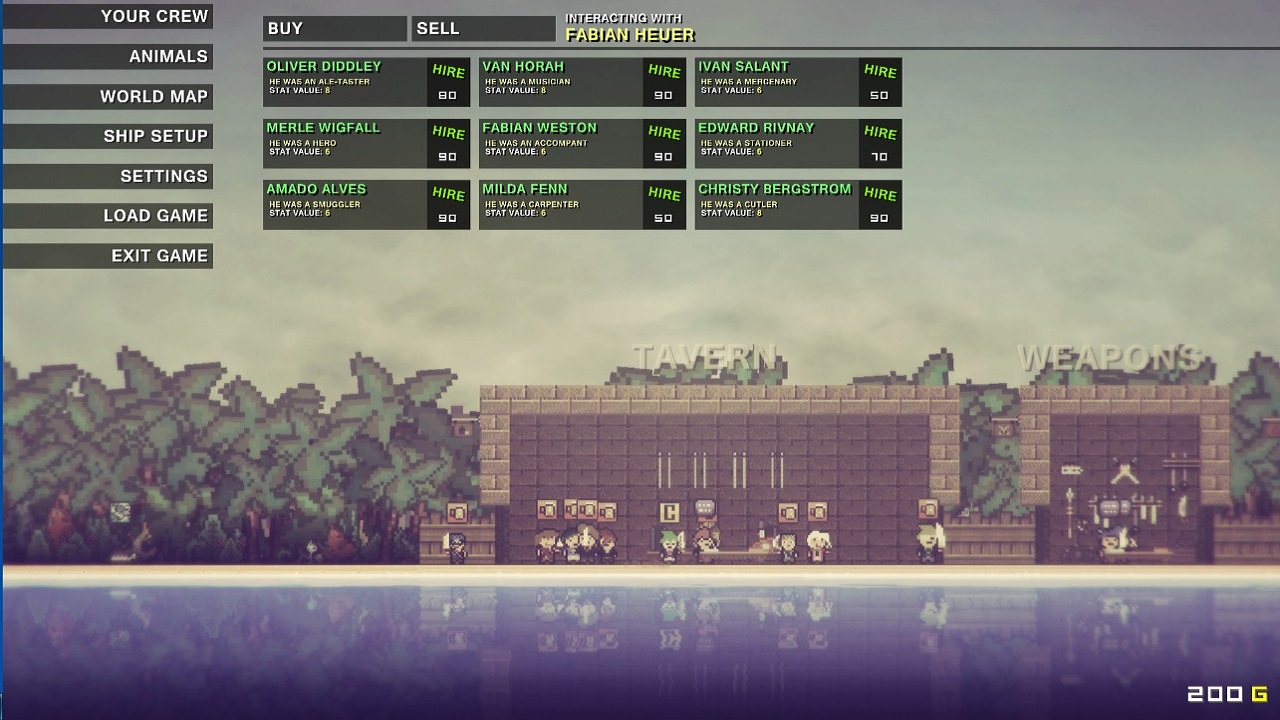The height and width of the screenshot is (720, 1280).
Task: Hire Fabian Weston for 90 gold
Action: click(x=664, y=133)
